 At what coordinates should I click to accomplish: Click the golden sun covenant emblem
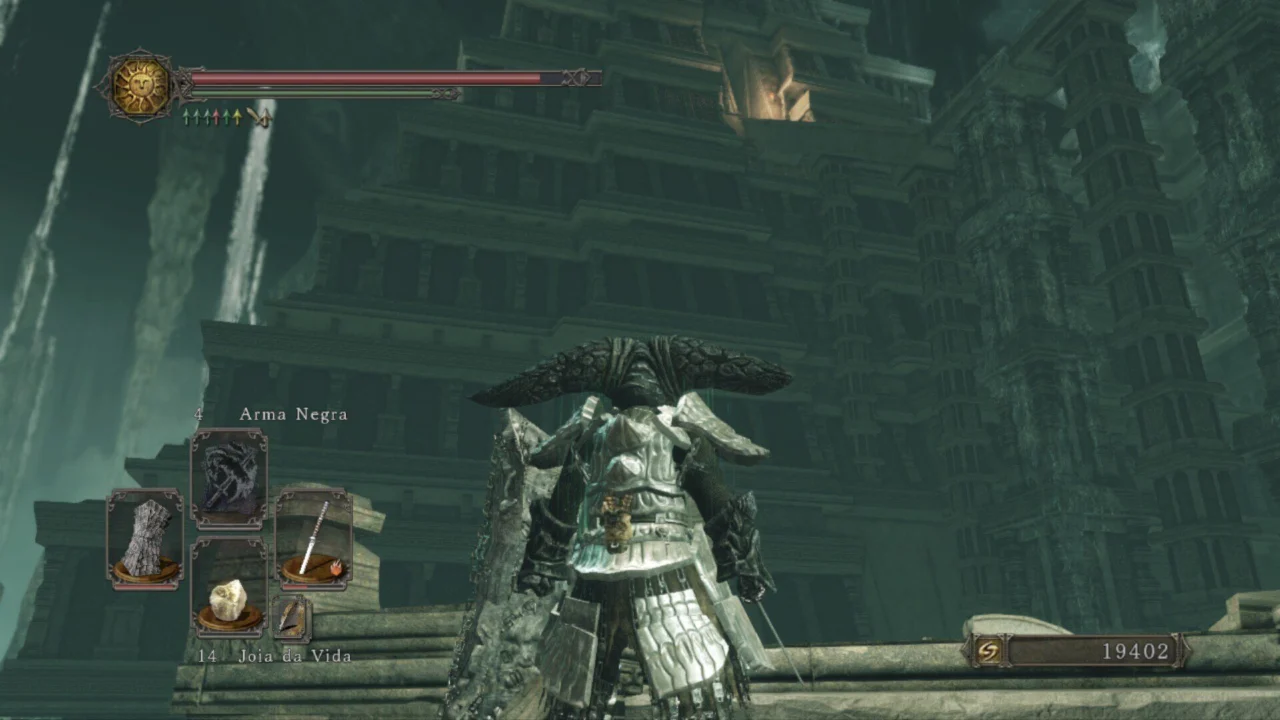click(140, 86)
